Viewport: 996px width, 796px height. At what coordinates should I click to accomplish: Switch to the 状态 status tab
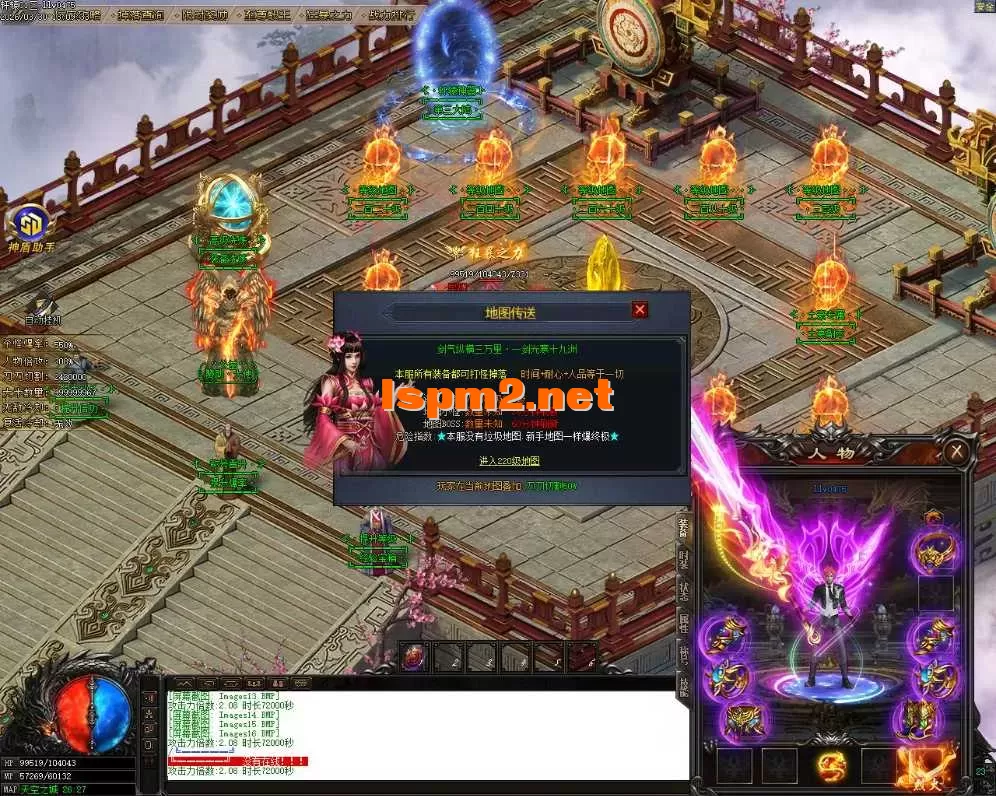685,592
